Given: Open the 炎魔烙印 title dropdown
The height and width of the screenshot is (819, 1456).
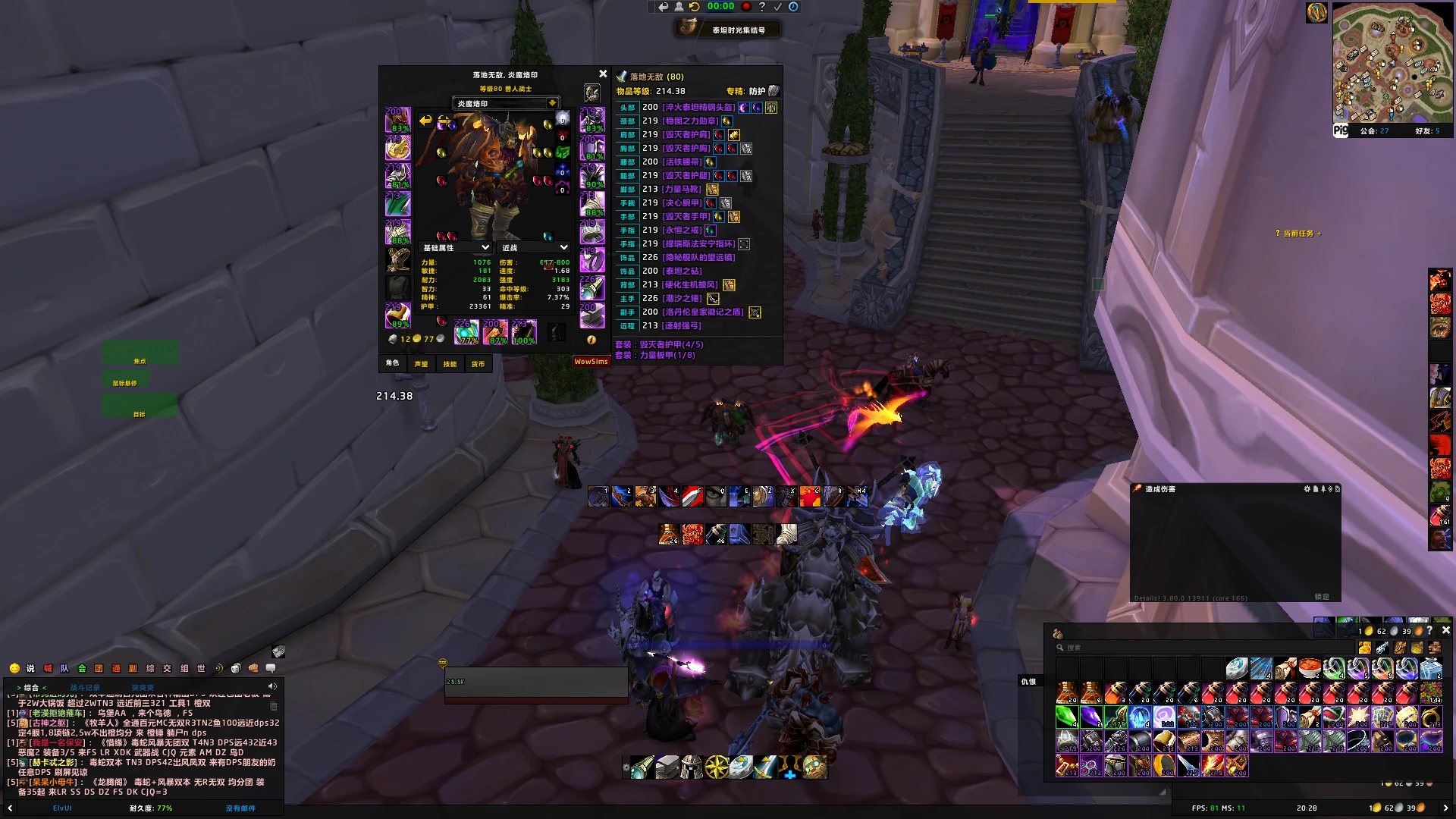Looking at the screenshot, I should pos(552,103).
